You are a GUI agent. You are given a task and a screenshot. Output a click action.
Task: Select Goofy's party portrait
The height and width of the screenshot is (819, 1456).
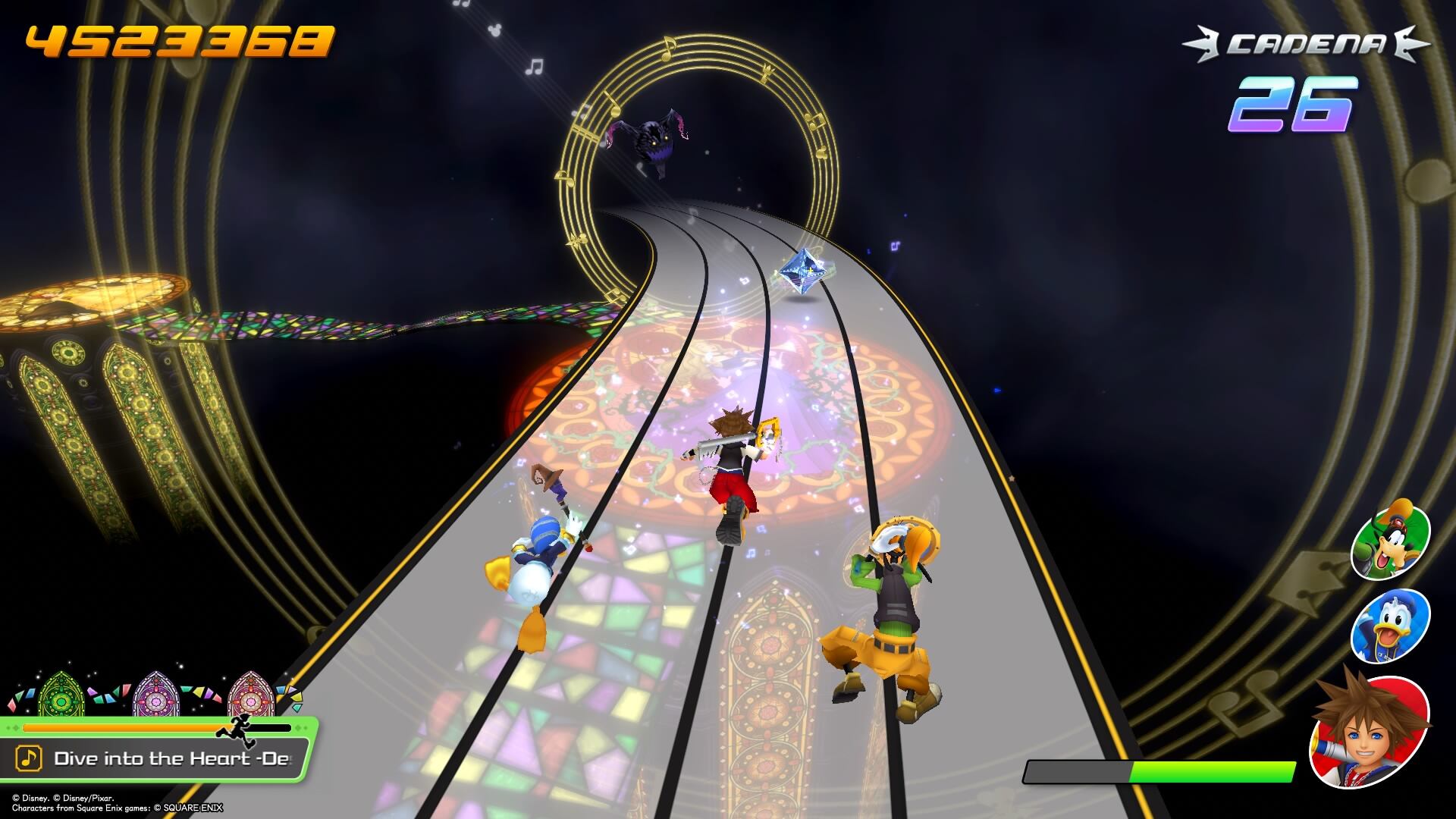pyautogui.click(x=1390, y=541)
